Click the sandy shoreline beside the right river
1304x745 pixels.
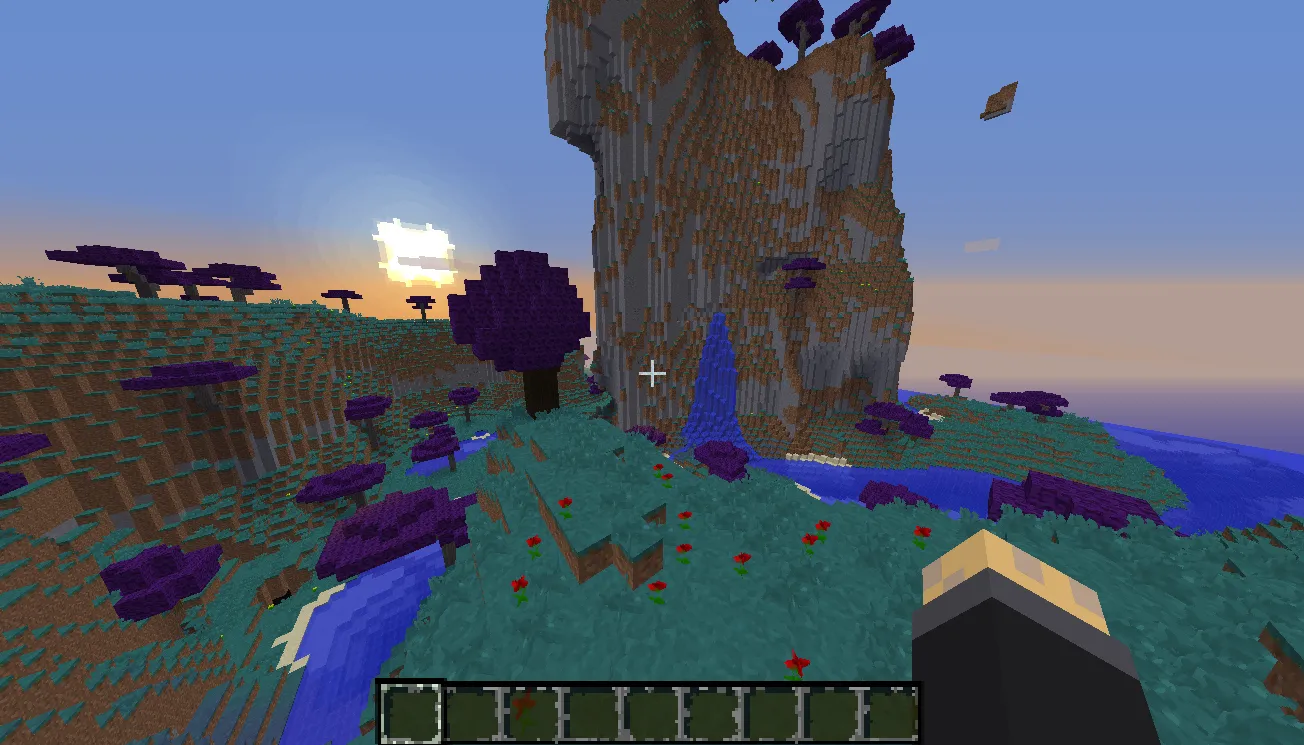pos(810,460)
